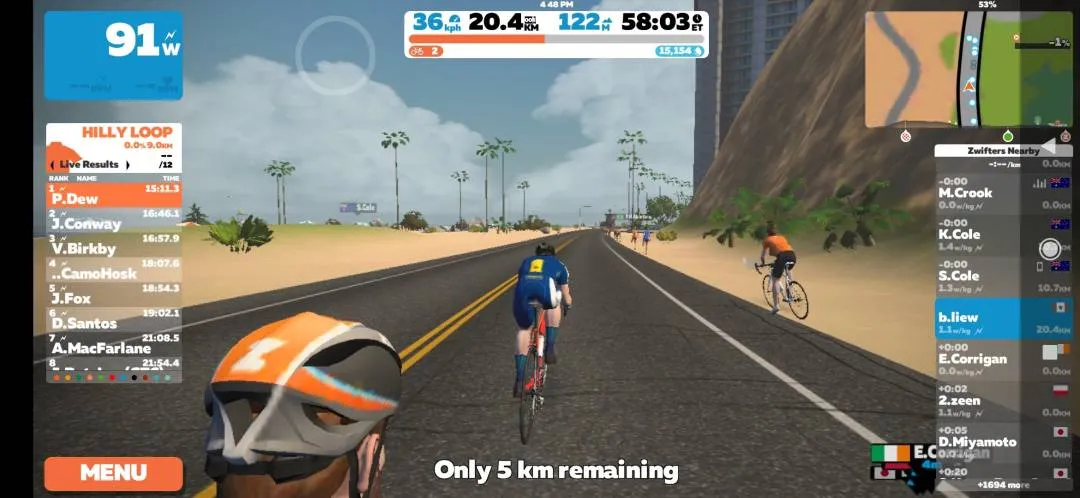Select P.Dew in the live results
The width and height of the screenshot is (1080, 498).
point(114,194)
